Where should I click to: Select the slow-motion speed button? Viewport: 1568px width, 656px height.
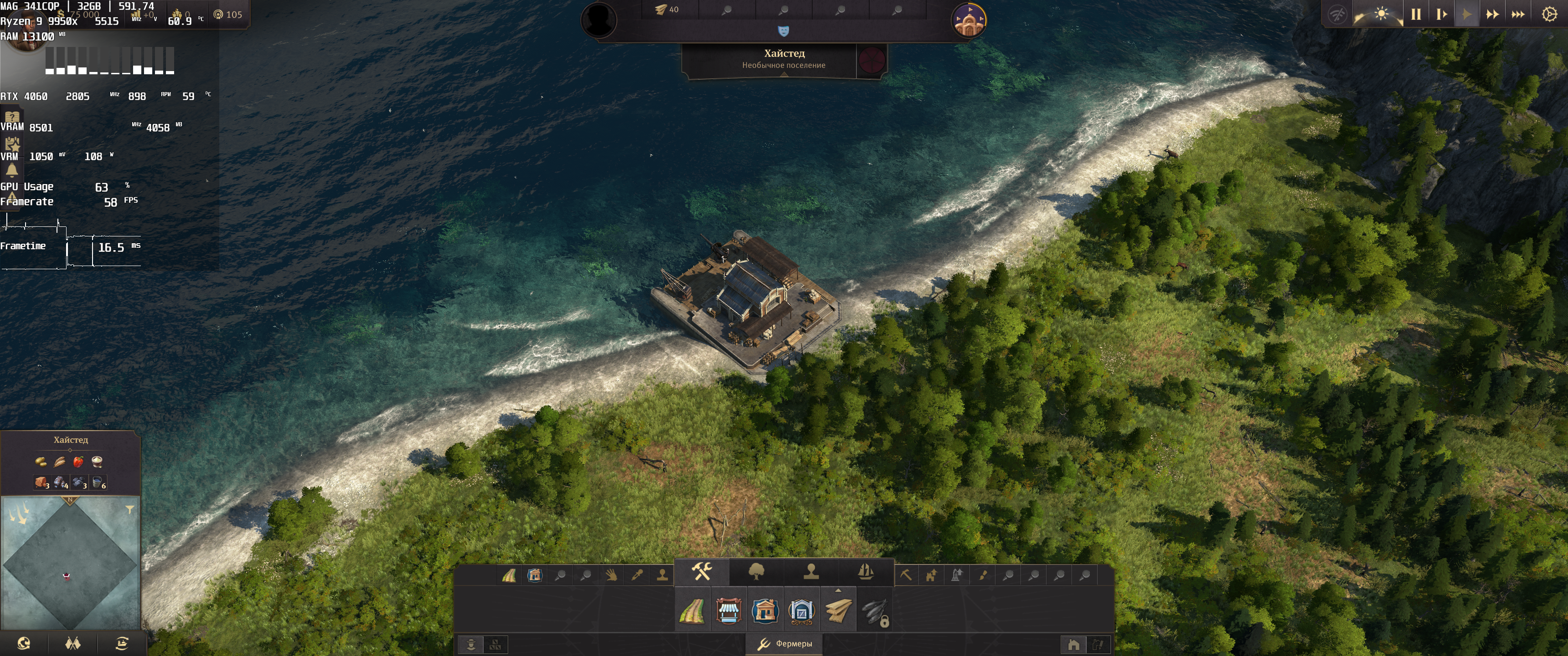tap(1441, 14)
